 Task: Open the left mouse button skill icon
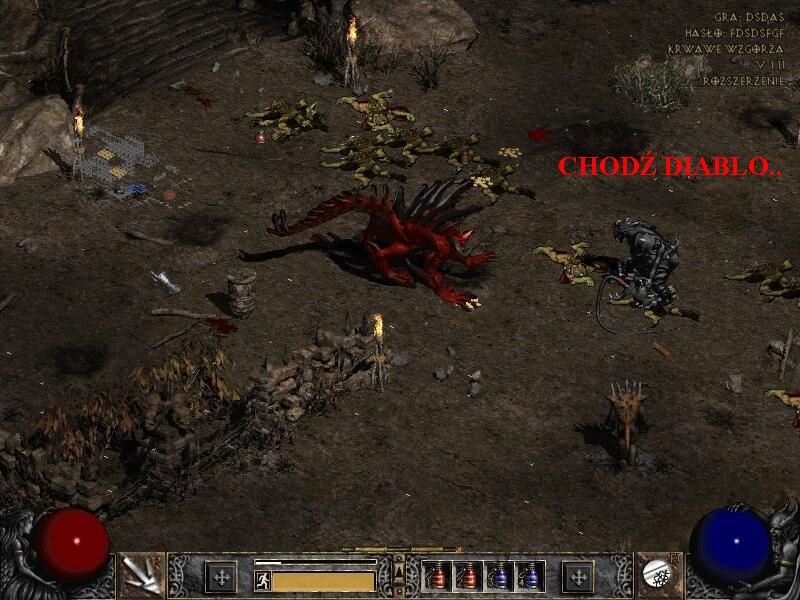pyautogui.click(x=140, y=575)
